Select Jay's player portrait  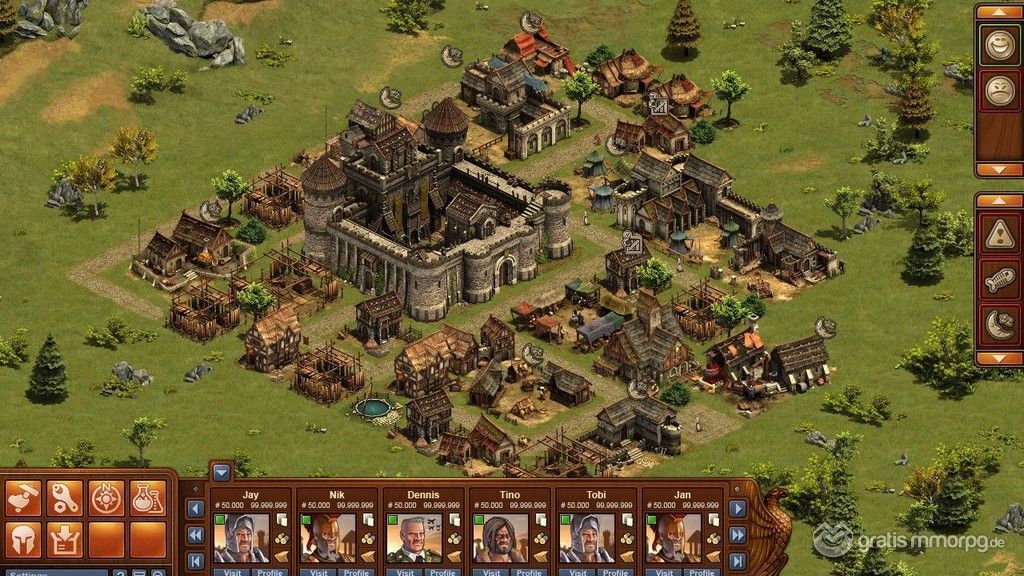tap(241, 538)
